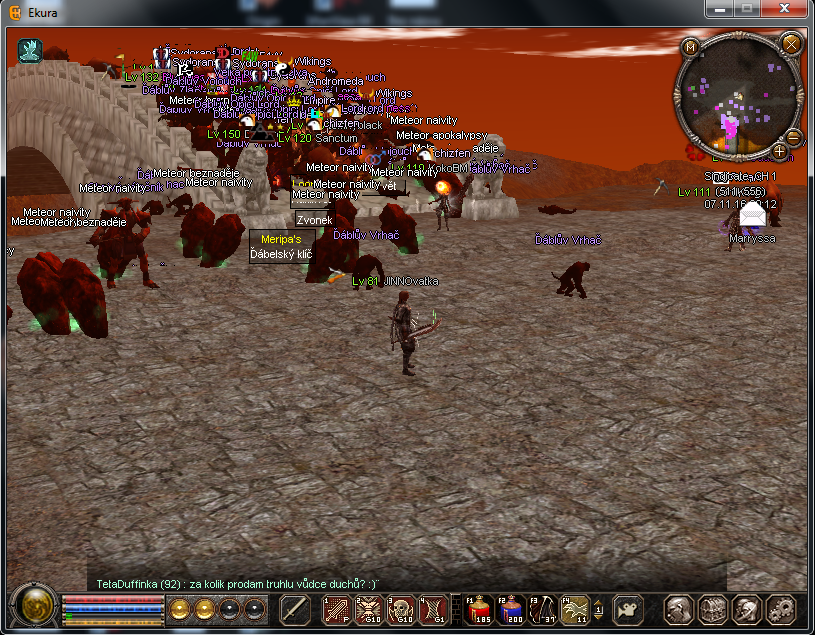Screen dimensions: 815x635
Task: Open the mail envelope notification
Action: 751,212
